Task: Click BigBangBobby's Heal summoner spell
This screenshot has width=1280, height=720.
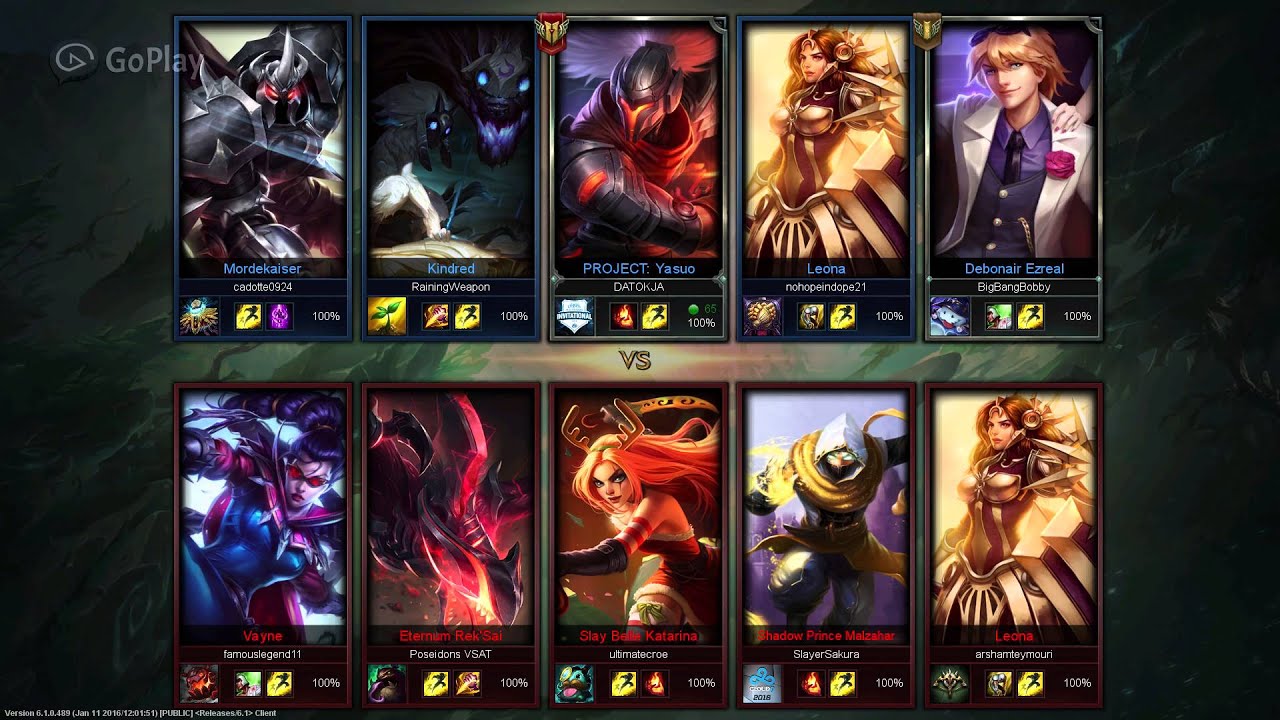Action: [x=998, y=316]
